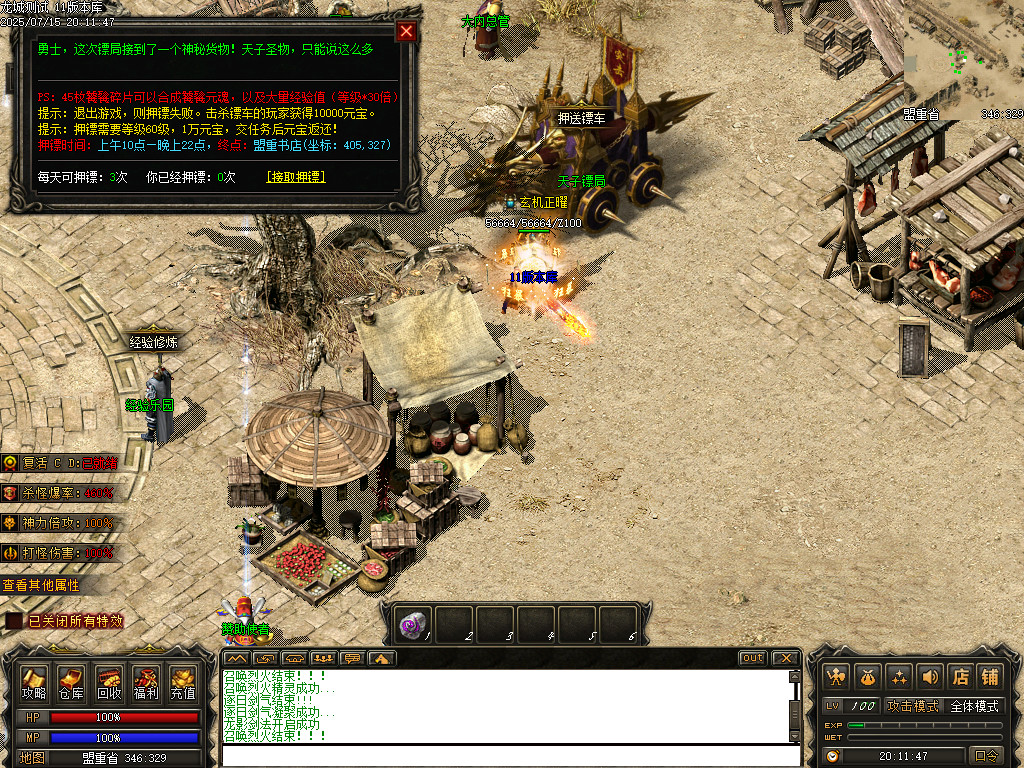
Task: Close the chat panel with its X button
Action: point(785,658)
